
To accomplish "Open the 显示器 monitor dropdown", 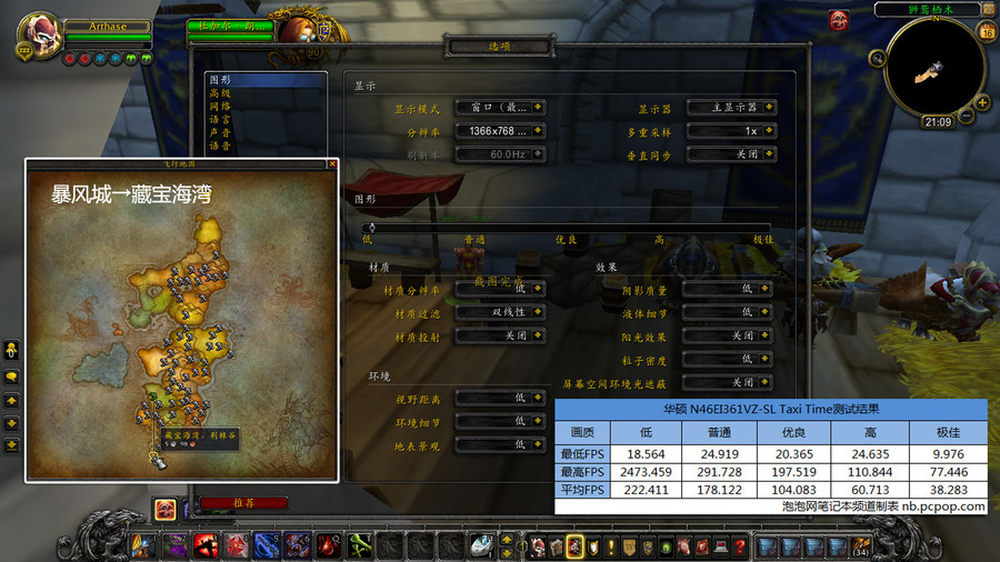I will 732,107.
